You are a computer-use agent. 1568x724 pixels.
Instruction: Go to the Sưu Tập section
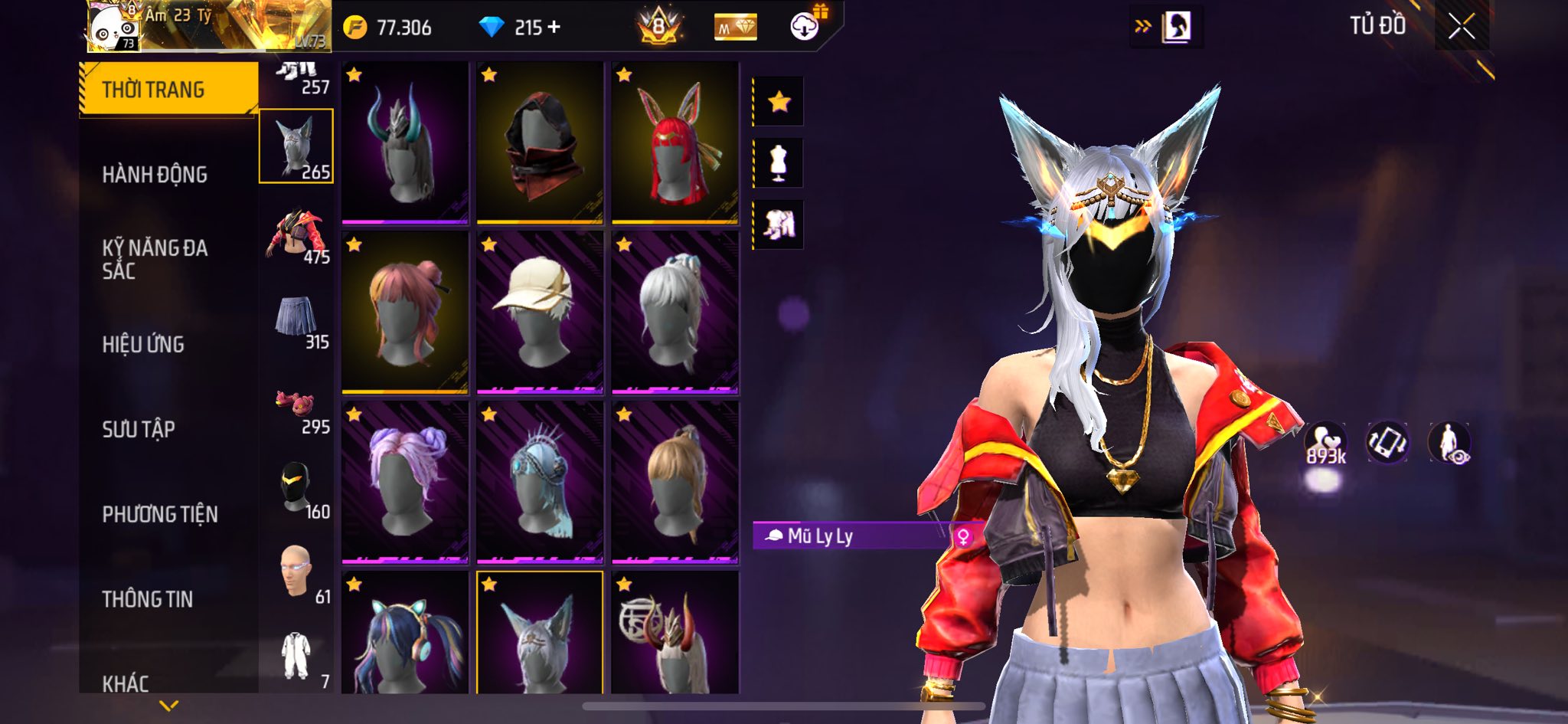(x=139, y=429)
